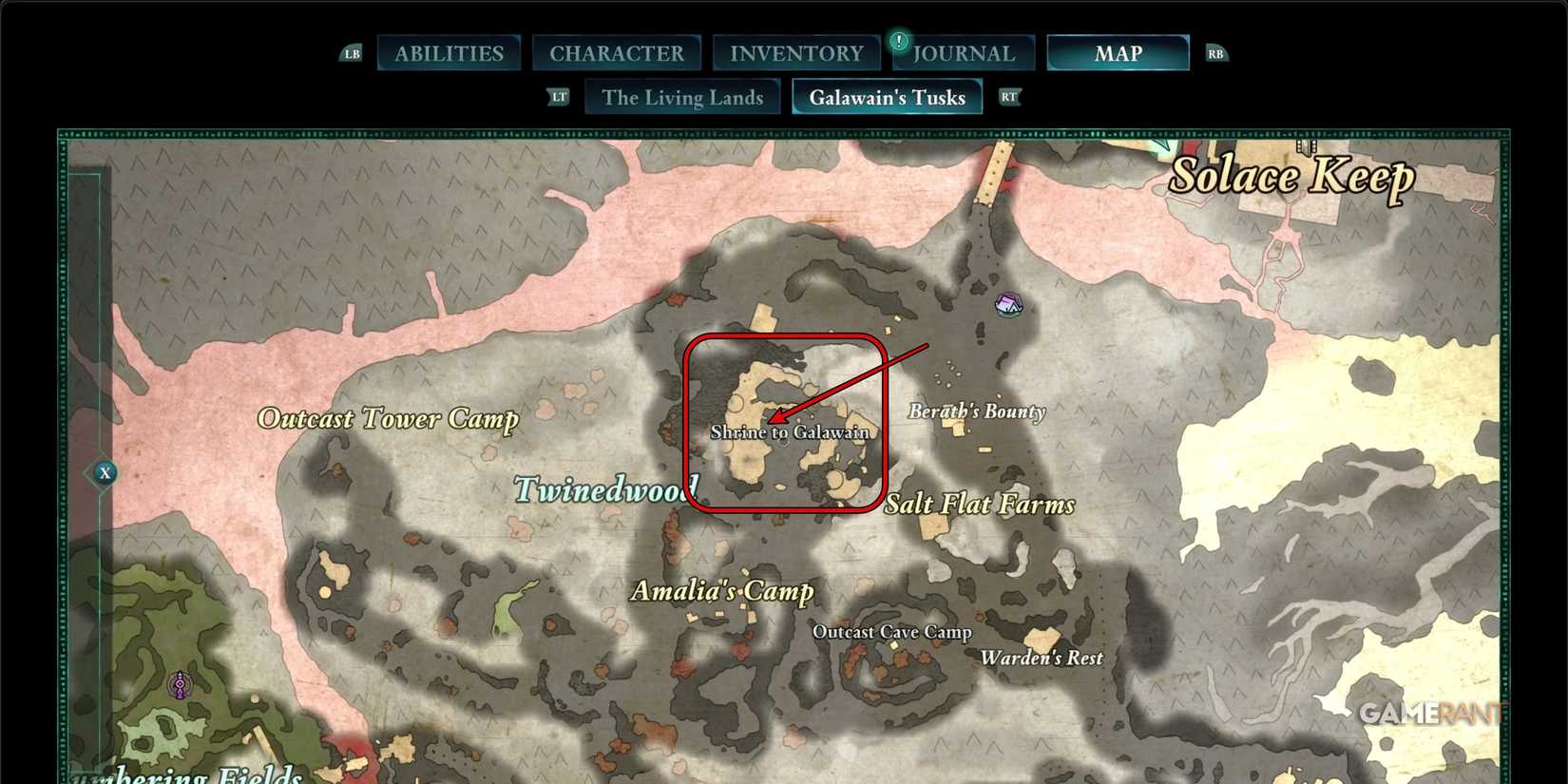Open the Character tab
This screenshot has width=1568, height=784.
[x=618, y=52]
